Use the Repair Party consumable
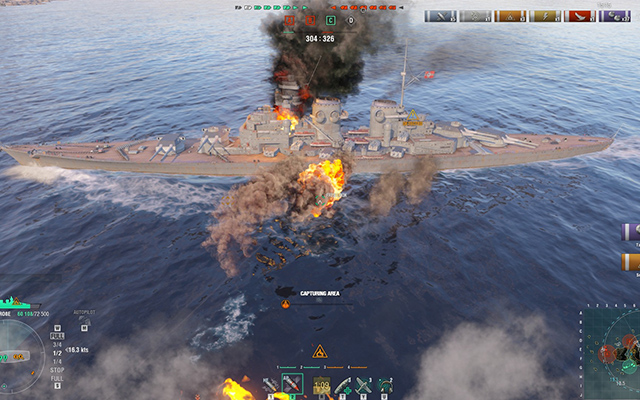Screen dimensions: 640x400 pyautogui.click(x=343, y=385)
